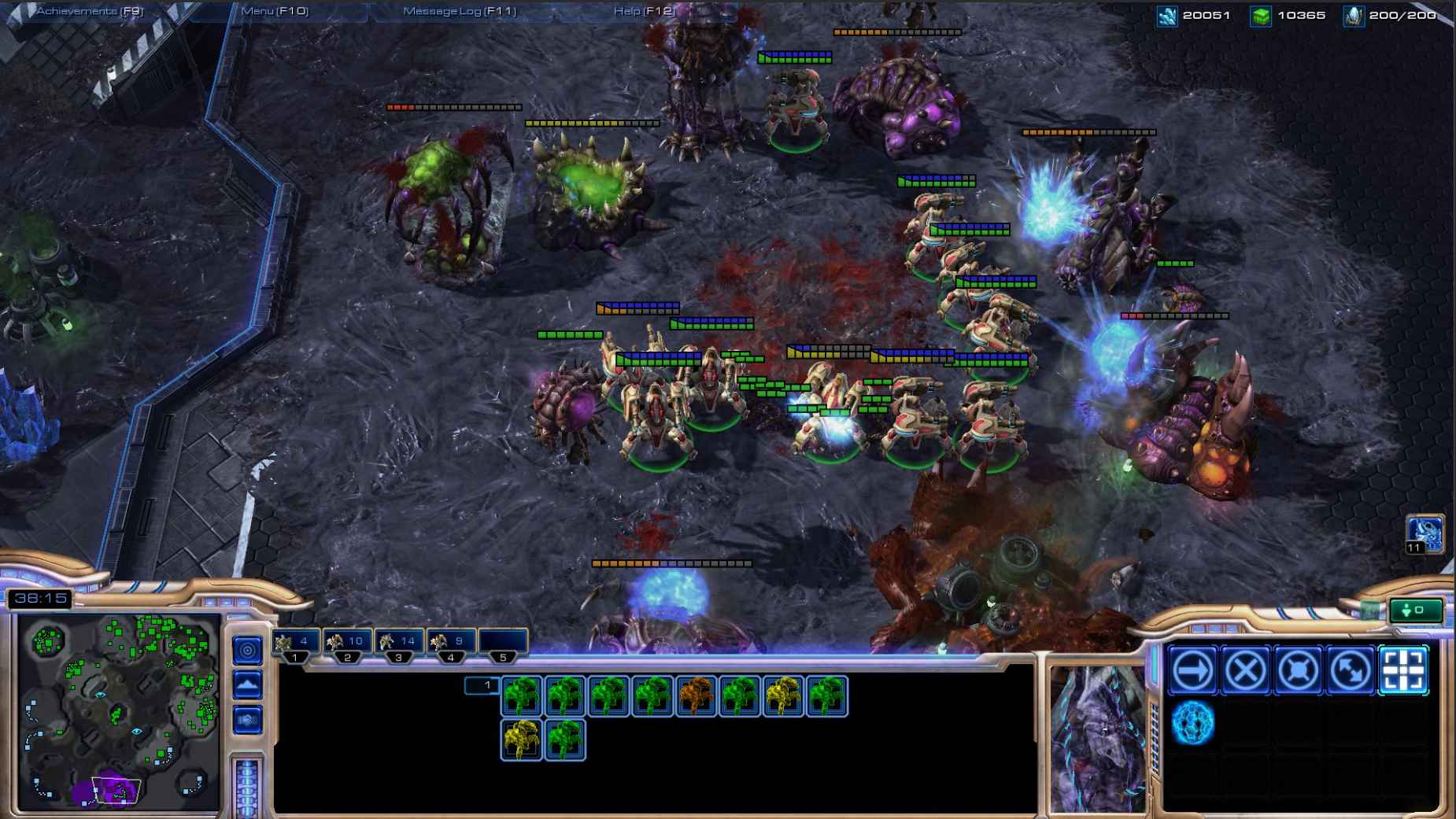Choose control group 3 with 14 units

pos(399,643)
